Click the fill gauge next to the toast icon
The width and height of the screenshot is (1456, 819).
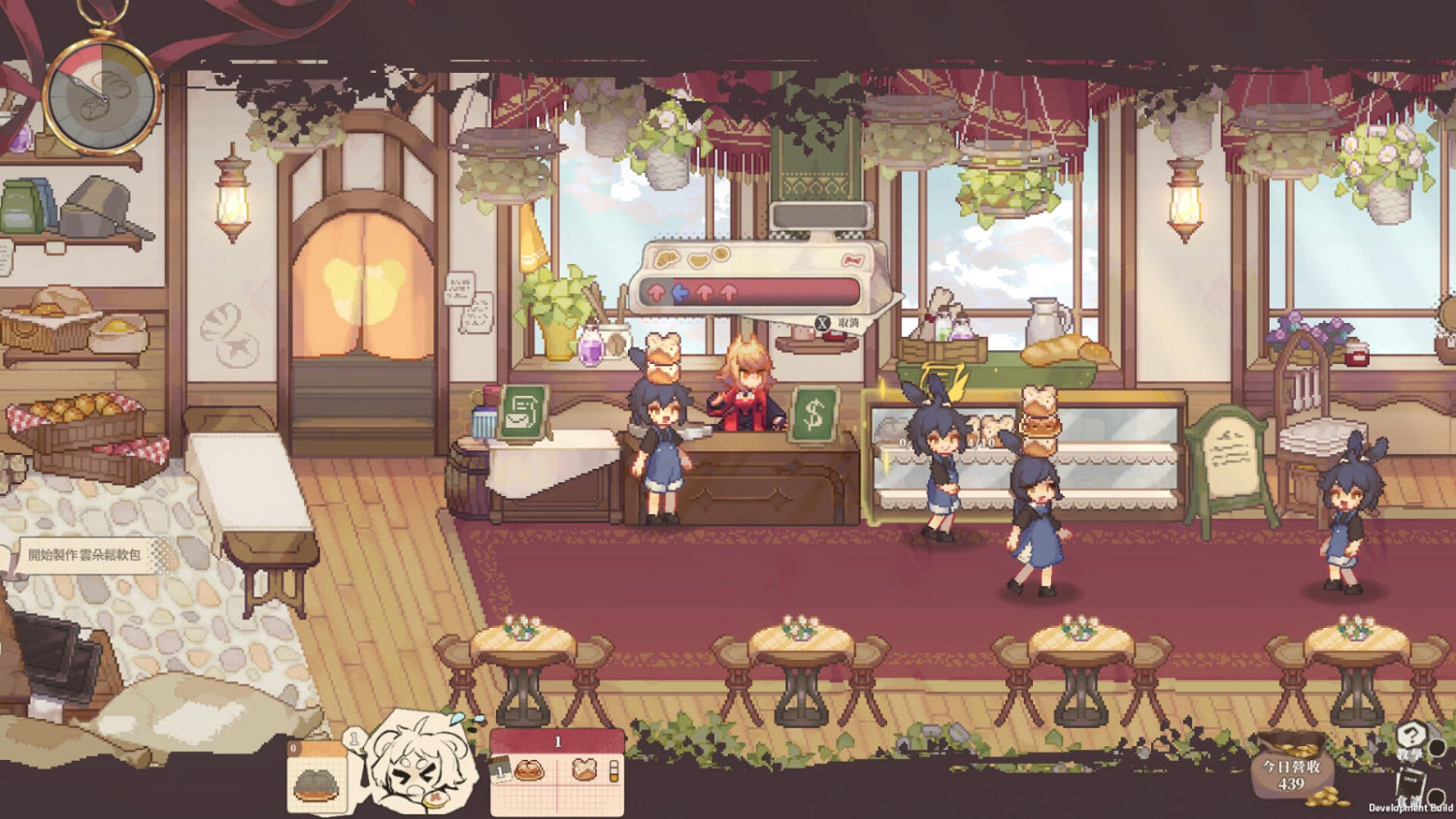614,771
